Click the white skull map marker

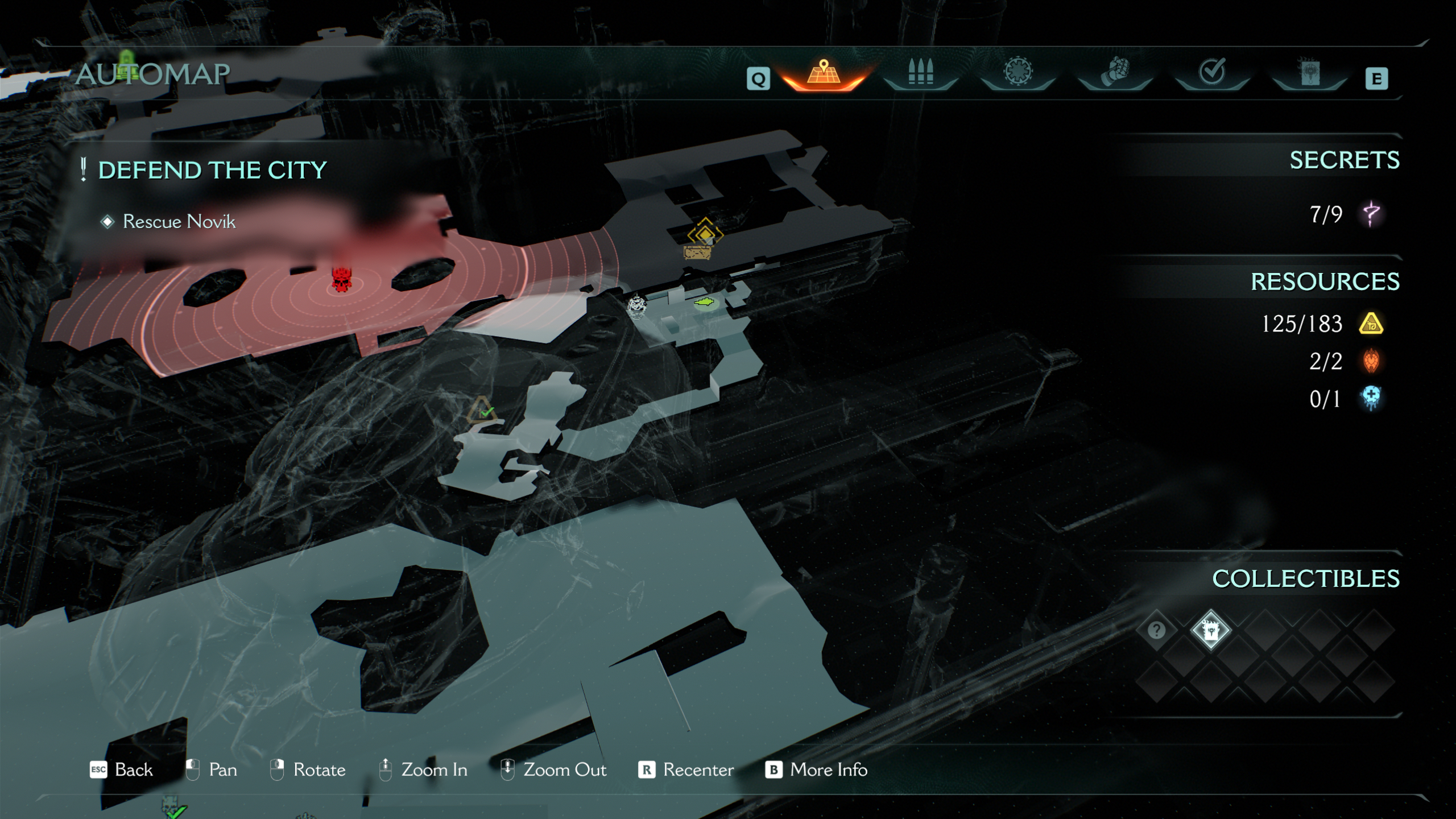pos(636,307)
